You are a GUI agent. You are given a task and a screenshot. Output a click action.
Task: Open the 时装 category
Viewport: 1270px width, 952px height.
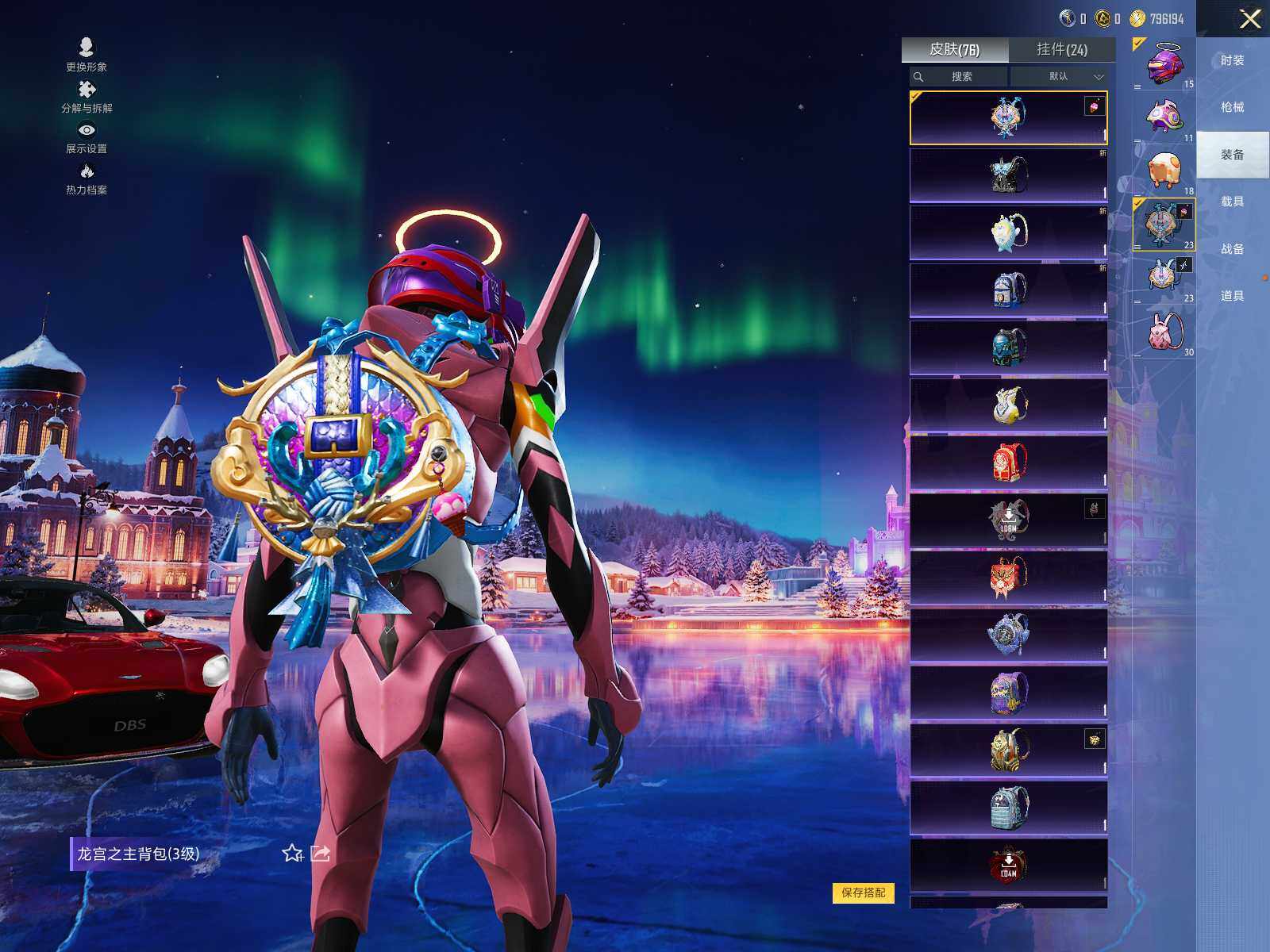point(1232,60)
